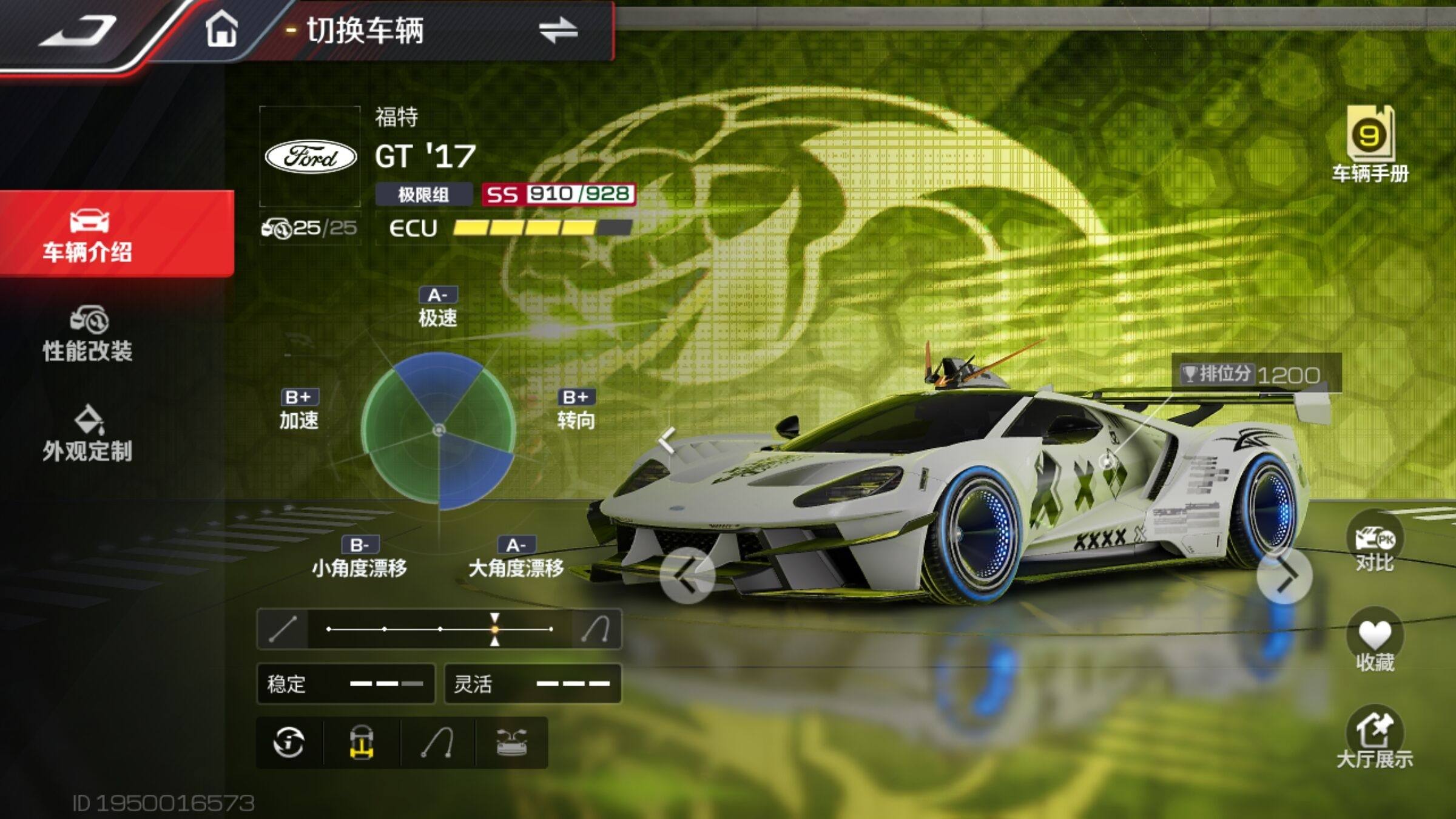Select the yellow car chassis icon
This screenshot has width=1456, height=819.
pos(362,743)
